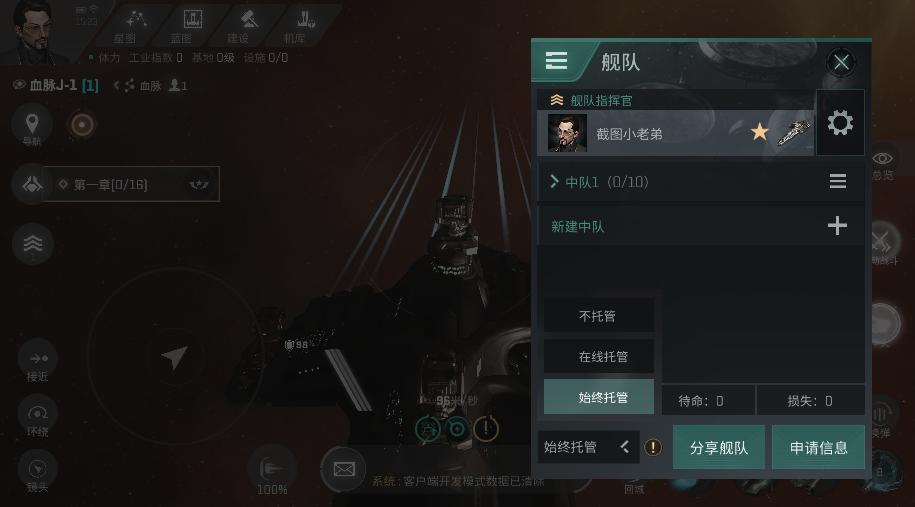Image resolution: width=915 pixels, height=507 pixels.
Task: Close the fleet panel
Action: 841,62
